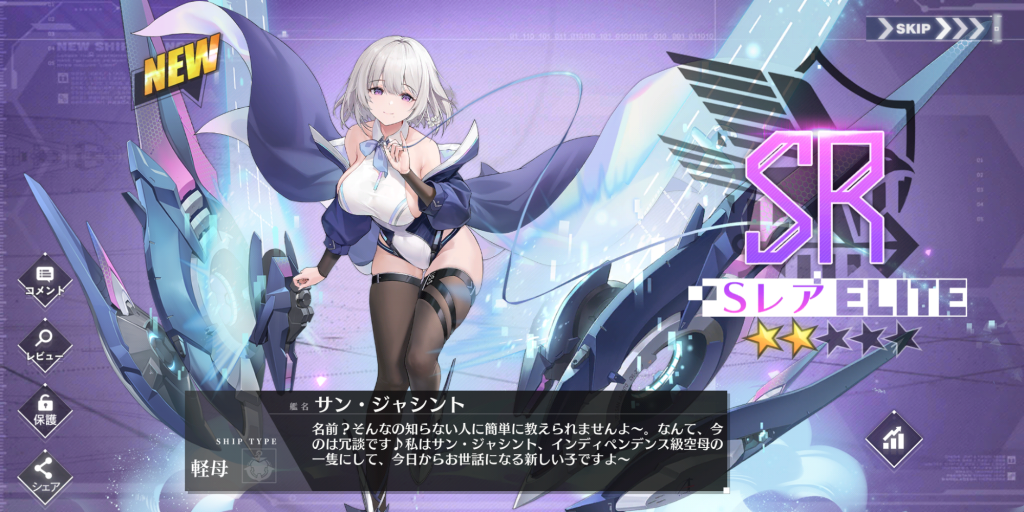Skip the new ship reveal animation
Viewport: 1024px width, 512px height.
click(929, 27)
